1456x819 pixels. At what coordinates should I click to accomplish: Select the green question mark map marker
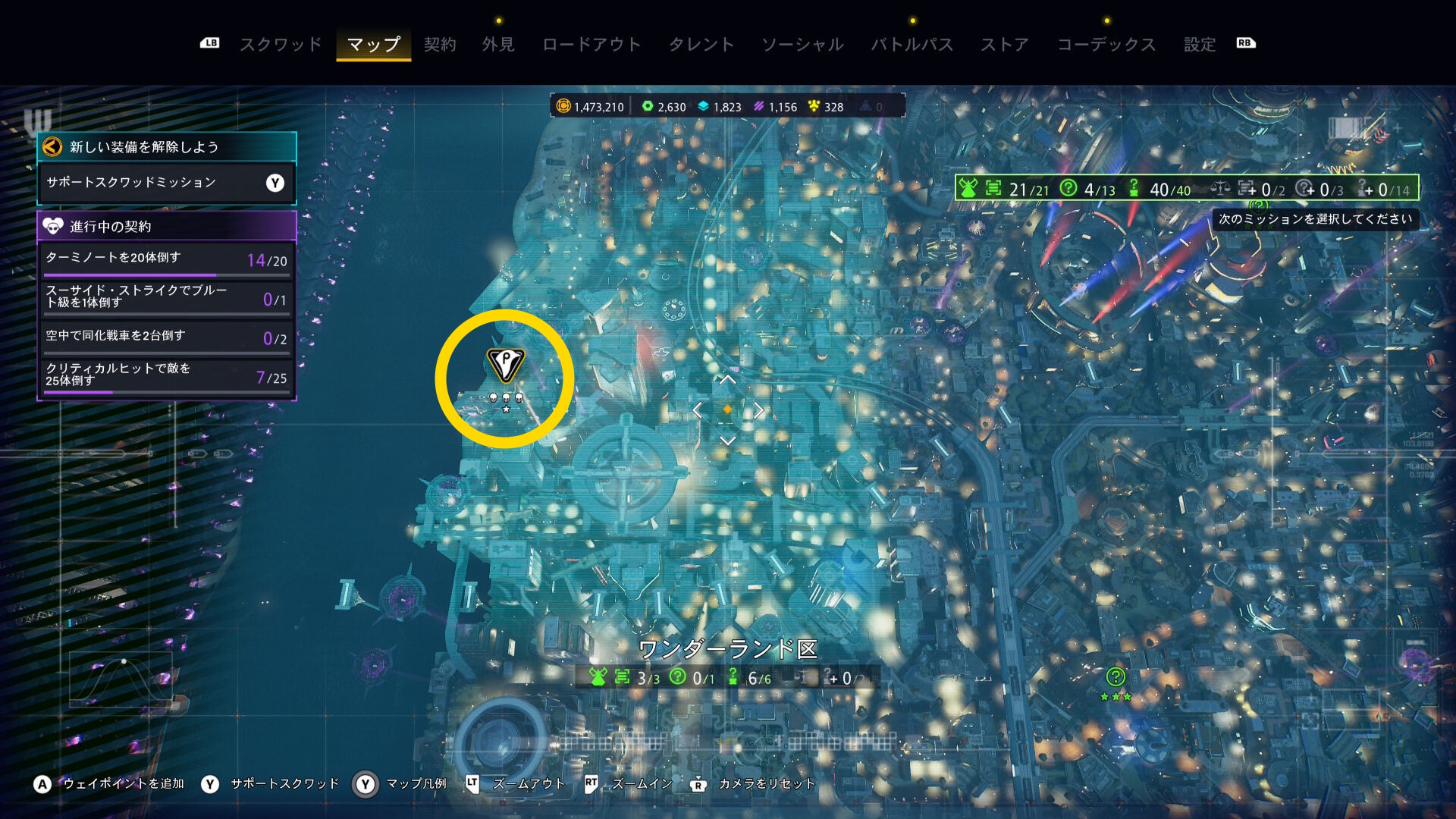[x=1115, y=676]
